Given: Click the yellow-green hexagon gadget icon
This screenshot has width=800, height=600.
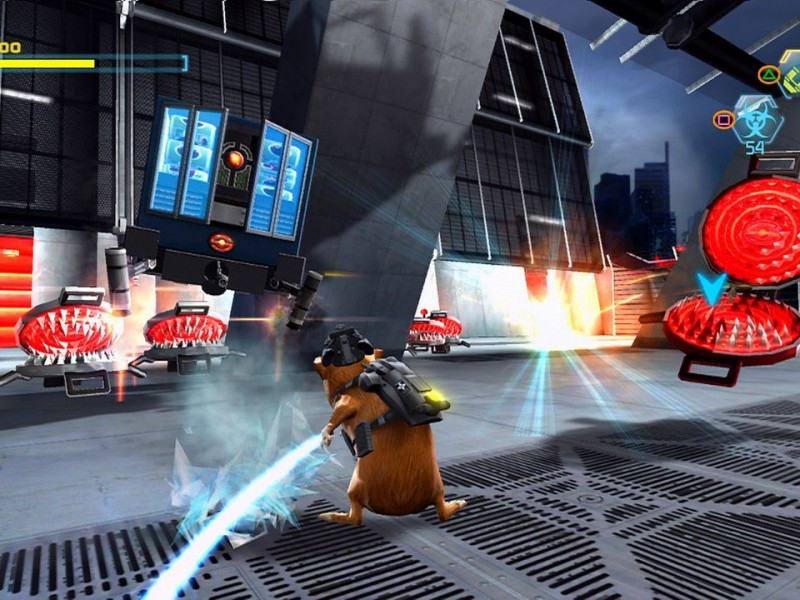Looking at the screenshot, I should tap(790, 77).
